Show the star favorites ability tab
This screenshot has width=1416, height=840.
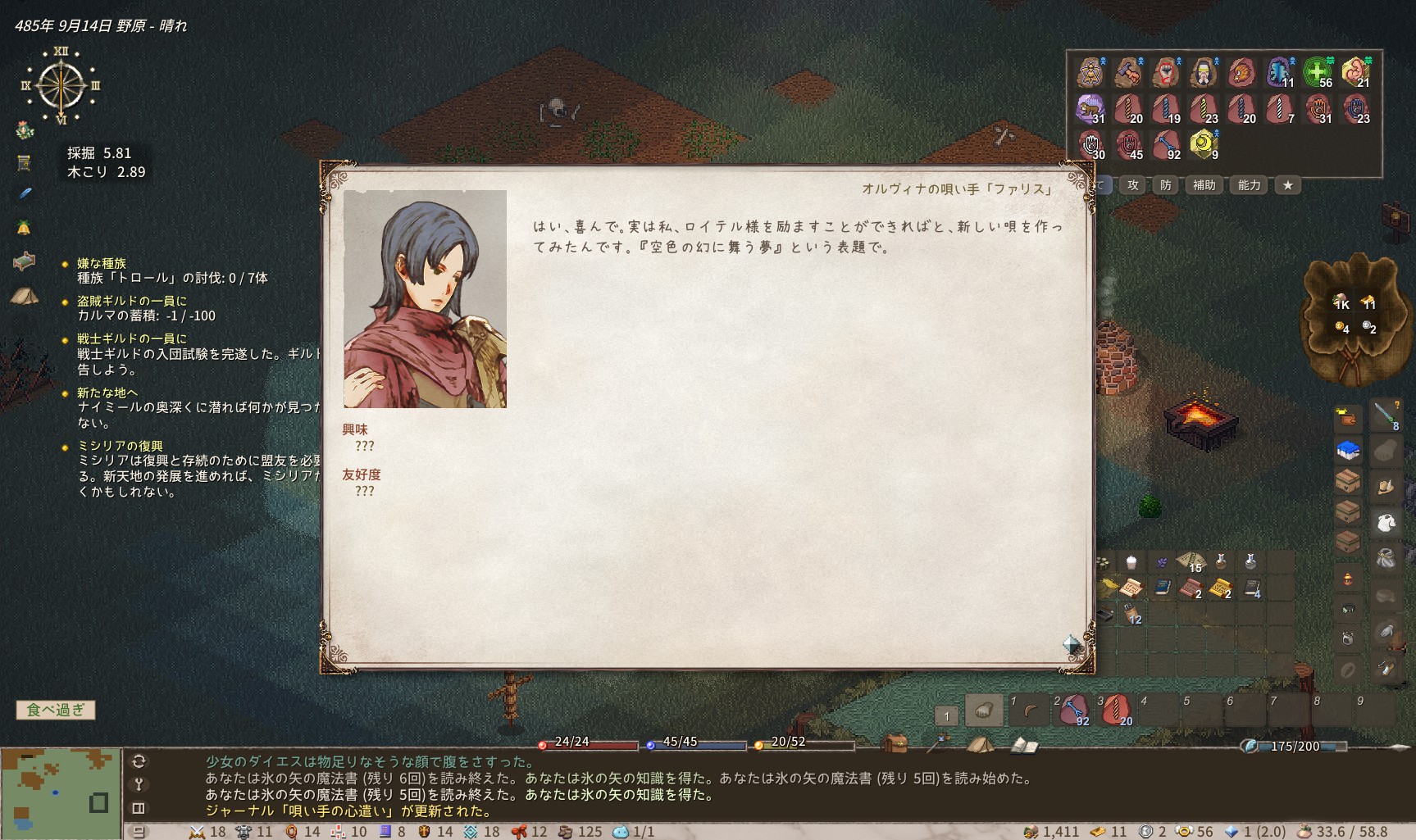pyautogui.click(x=1288, y=185)
